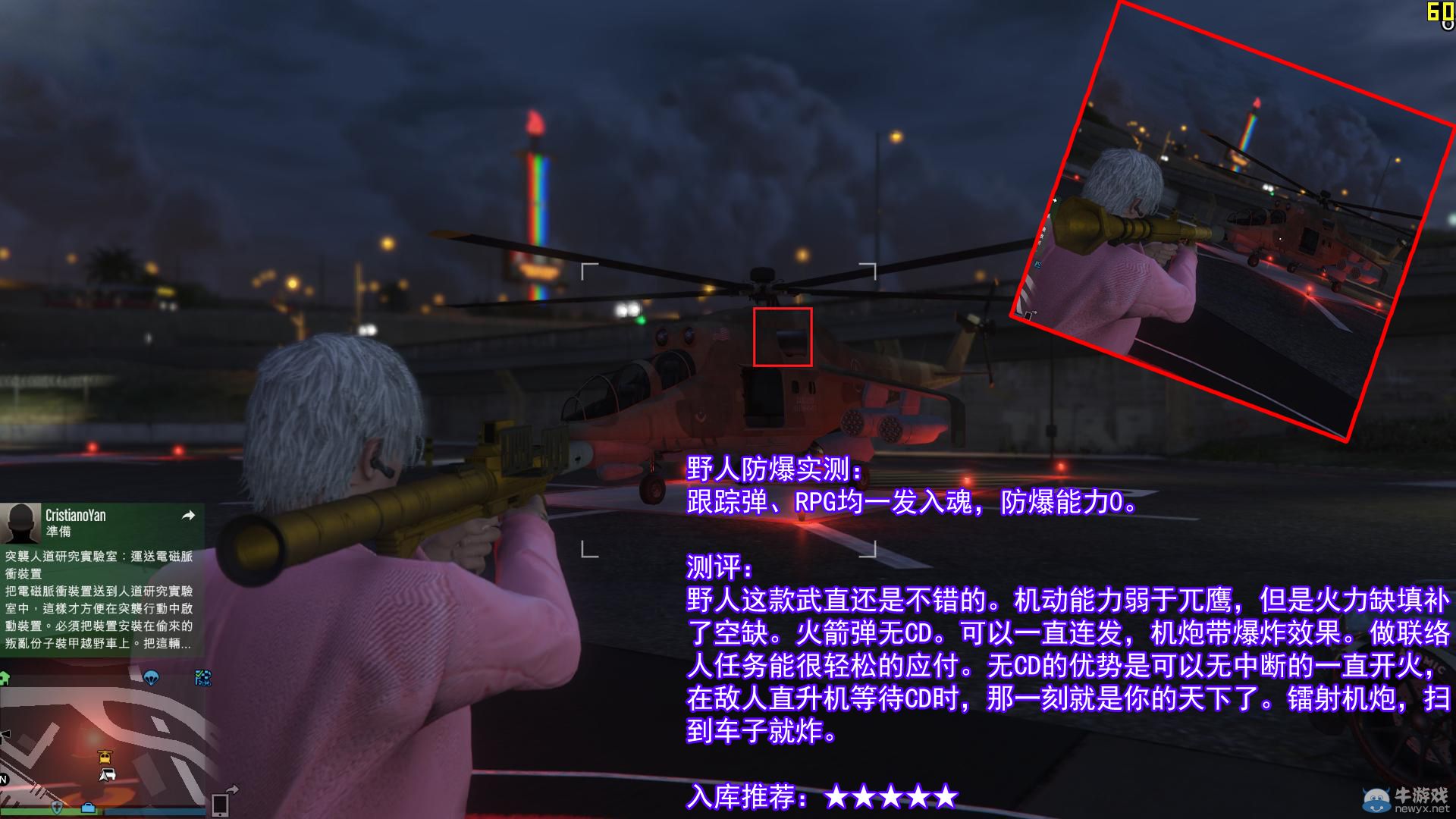The height and width of the screenshot is (819, 1456).
Task: Click the checkered race marker on the minimap
Action: [202, 678]
